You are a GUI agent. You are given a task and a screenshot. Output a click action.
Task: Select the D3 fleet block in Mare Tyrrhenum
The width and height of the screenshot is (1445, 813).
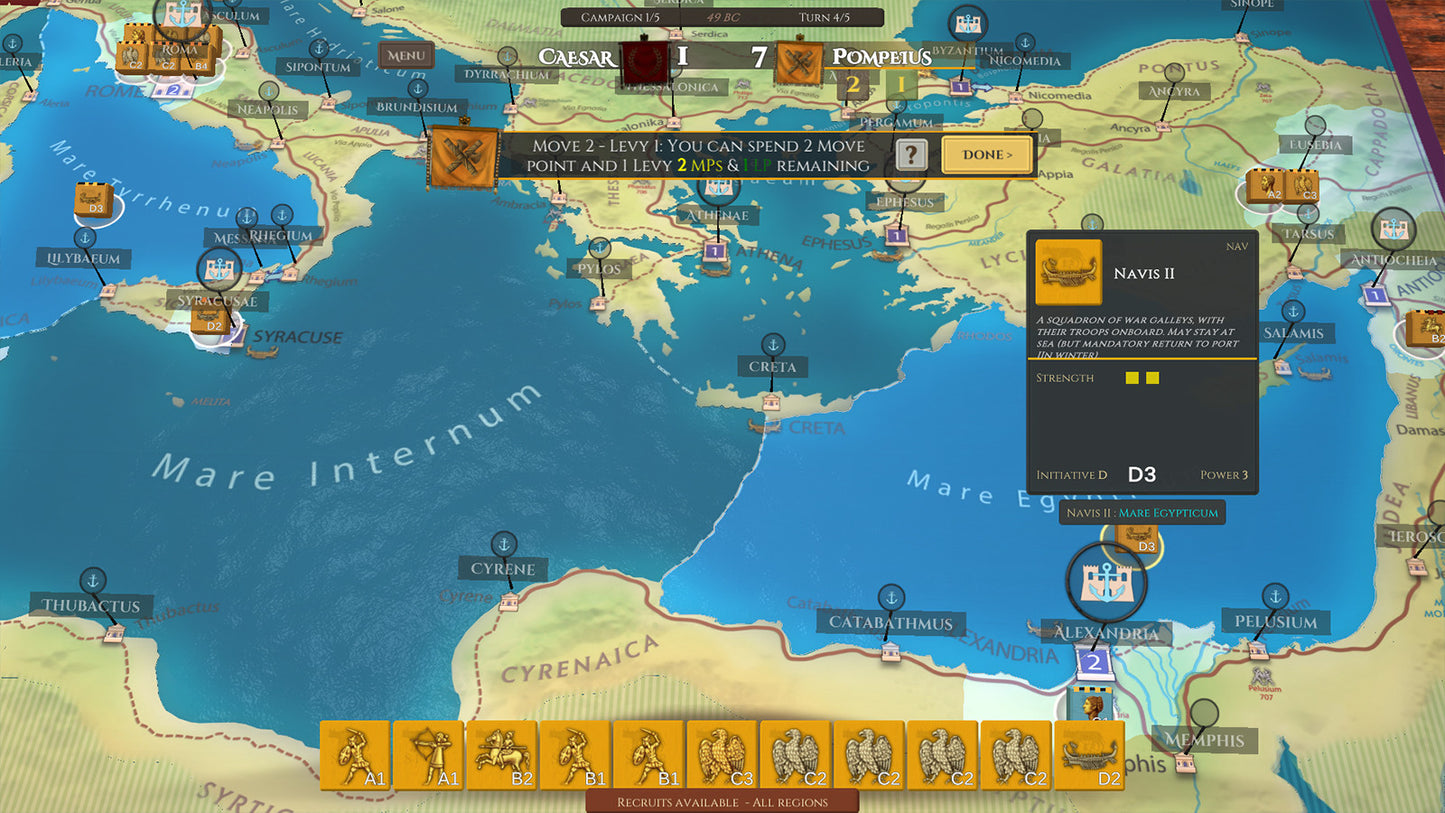point(93,200)
